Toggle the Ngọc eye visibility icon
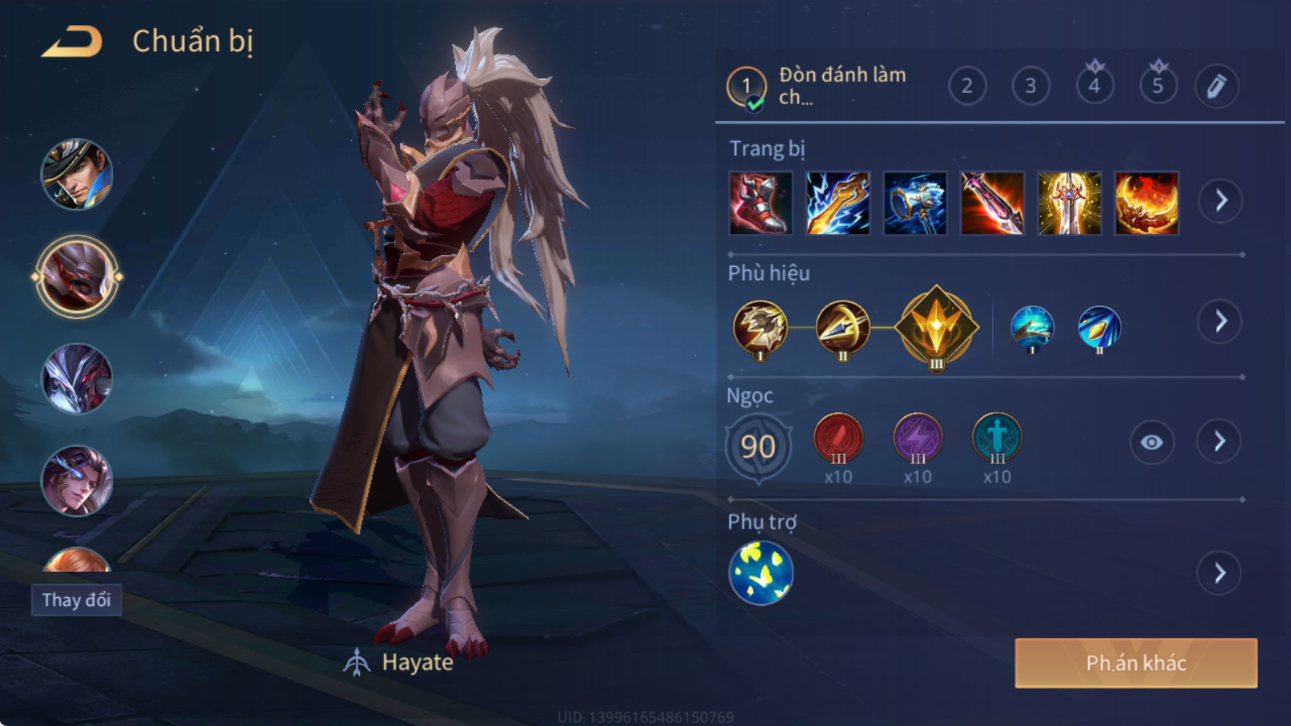 coord(1152,442)
